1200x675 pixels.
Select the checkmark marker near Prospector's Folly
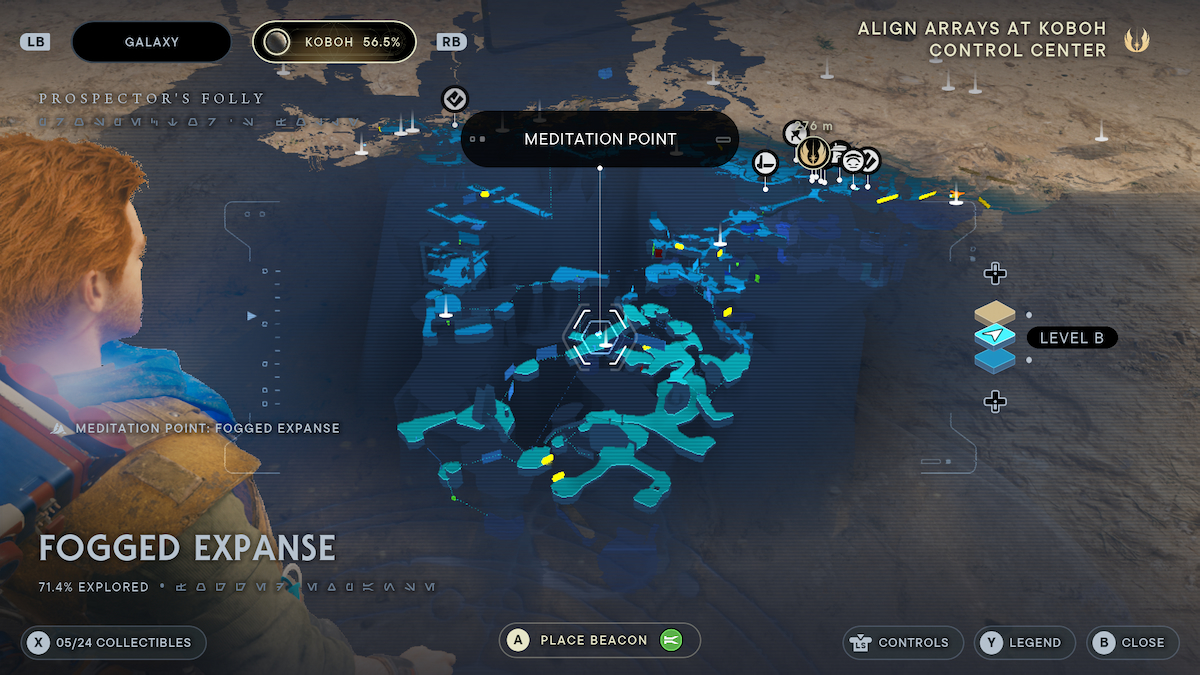455,99
